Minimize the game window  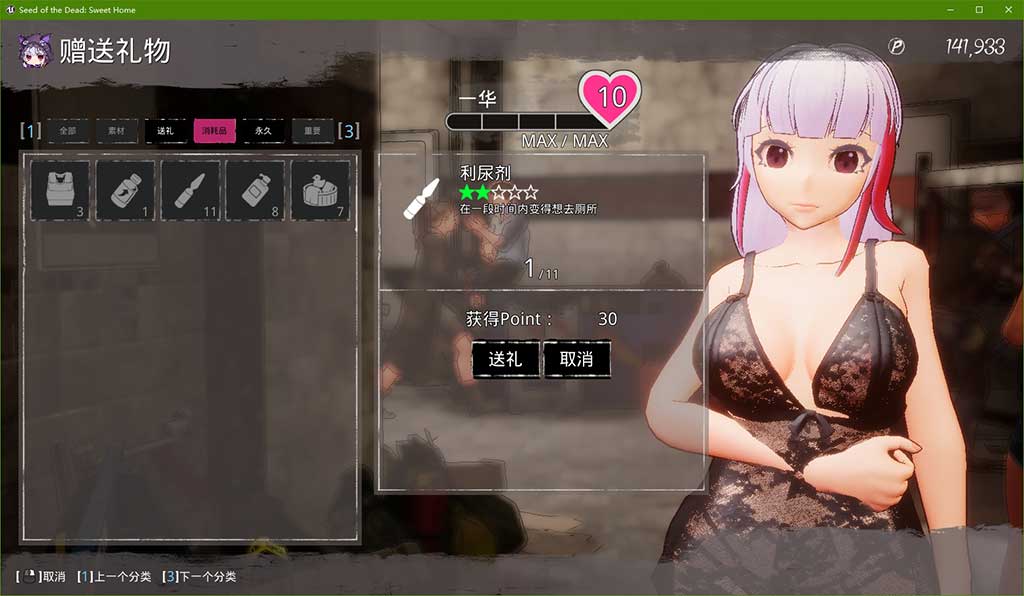[952, 10]
